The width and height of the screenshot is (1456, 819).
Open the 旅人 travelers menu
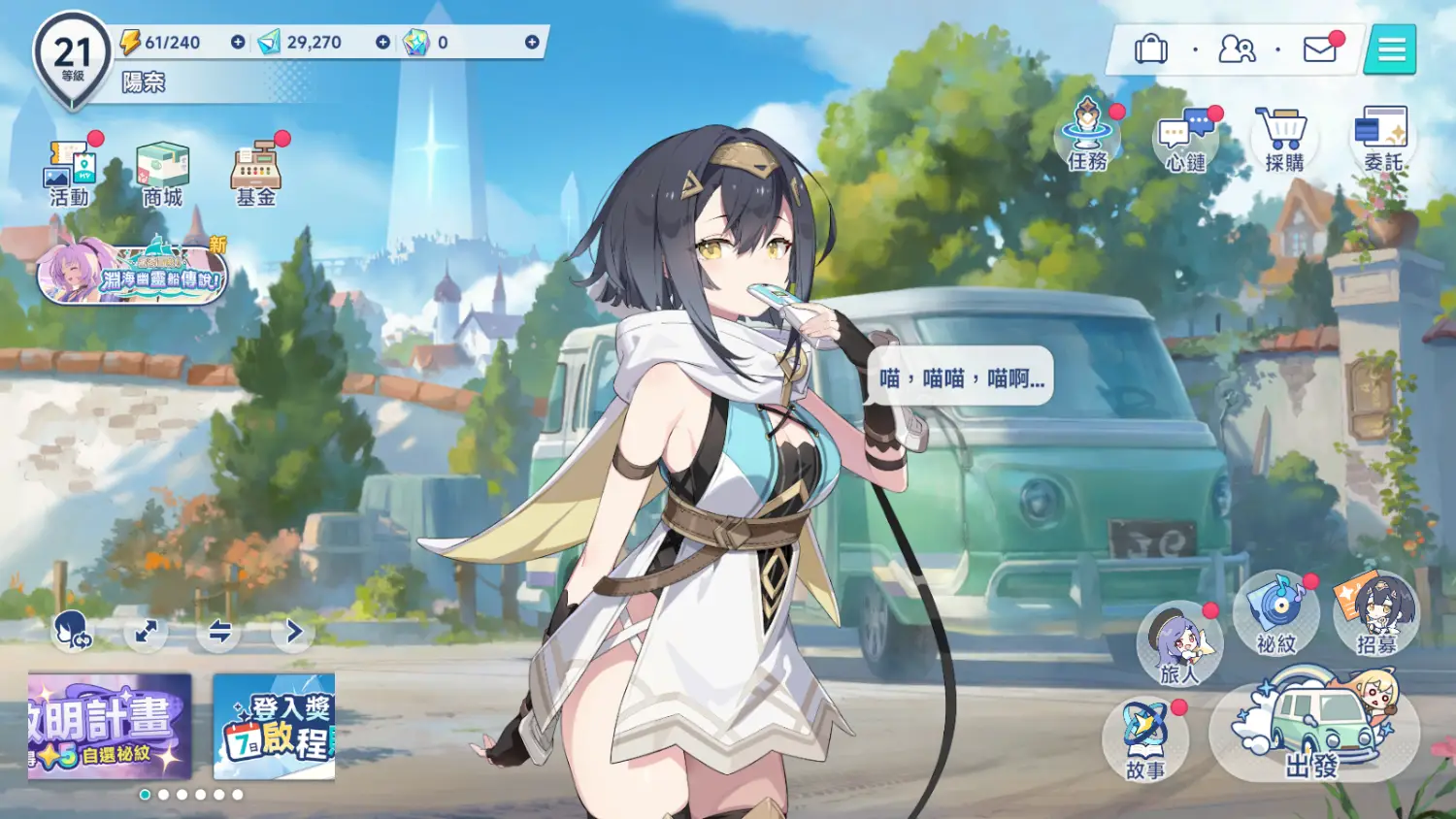(1179, 642)
